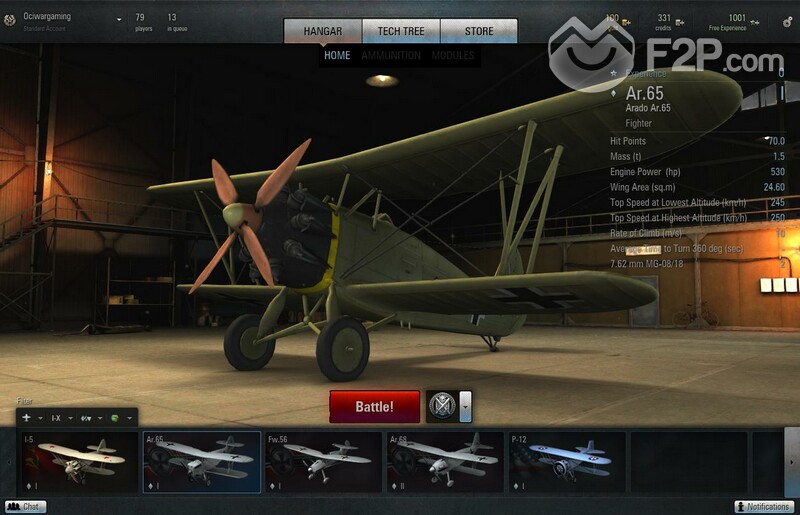Open the Chat panel
Viewport: 800px width, 515px height.
25,507
